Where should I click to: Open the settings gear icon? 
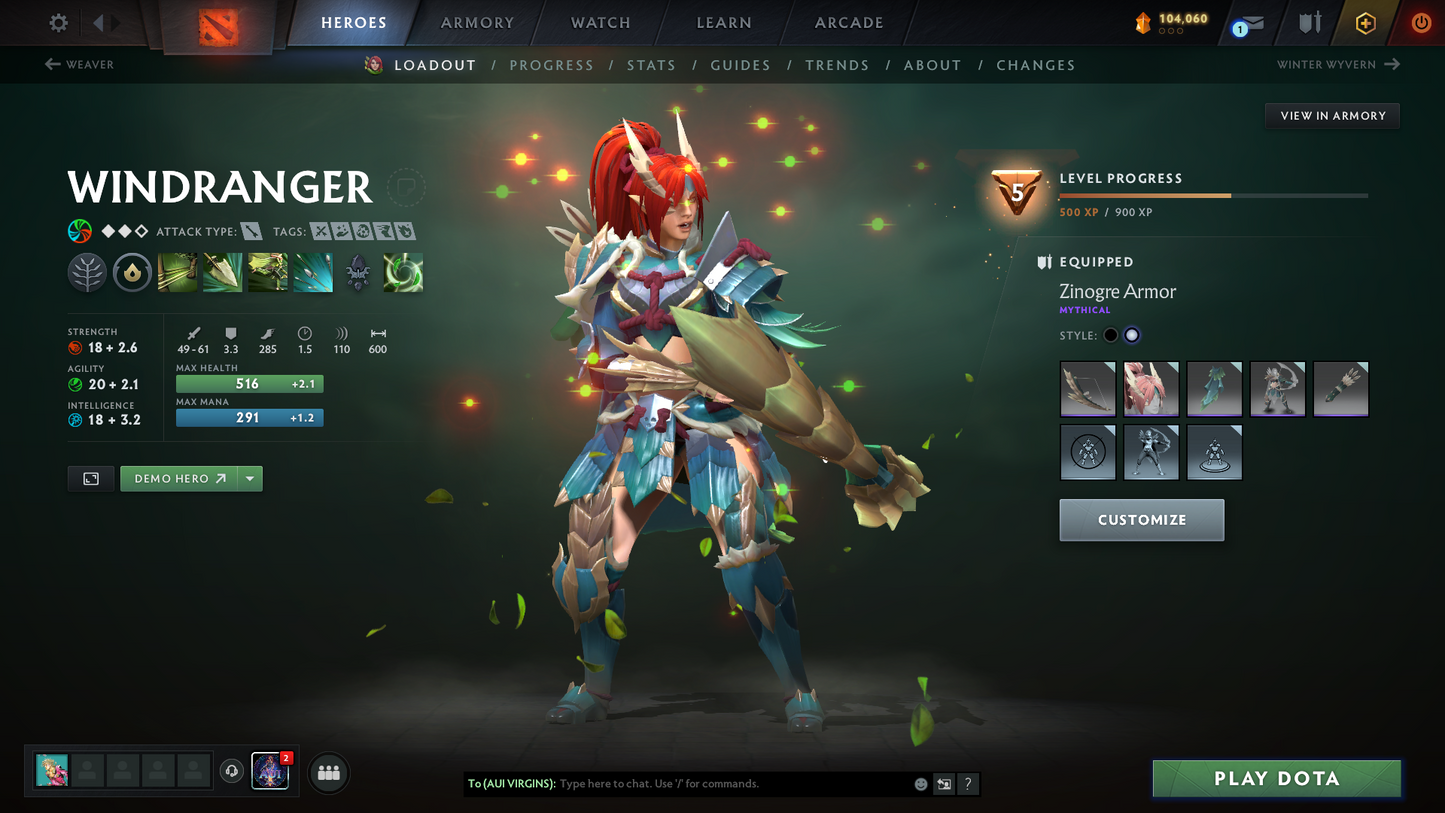57,22
